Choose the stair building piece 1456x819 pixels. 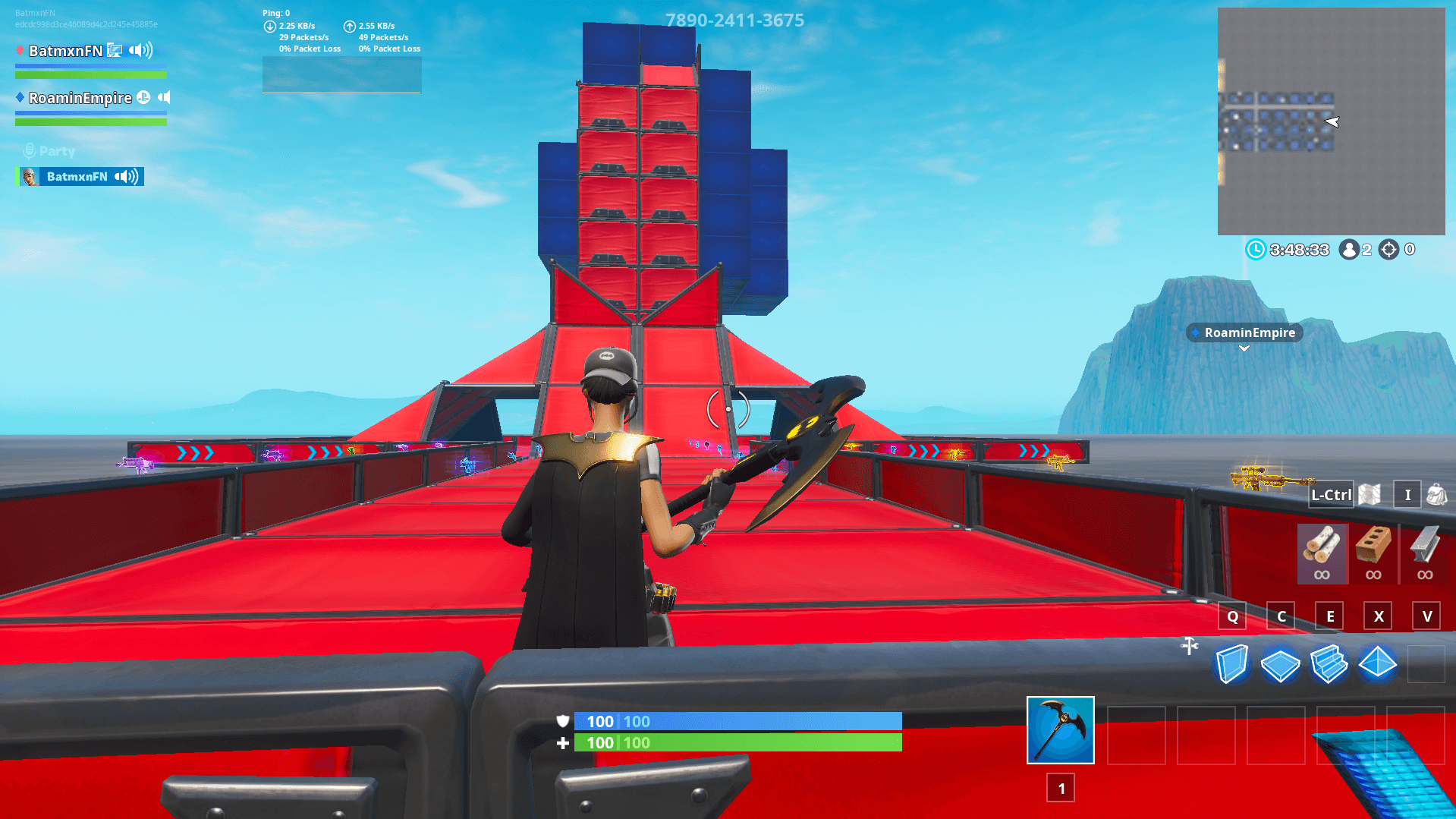(x=1329, y=663)
